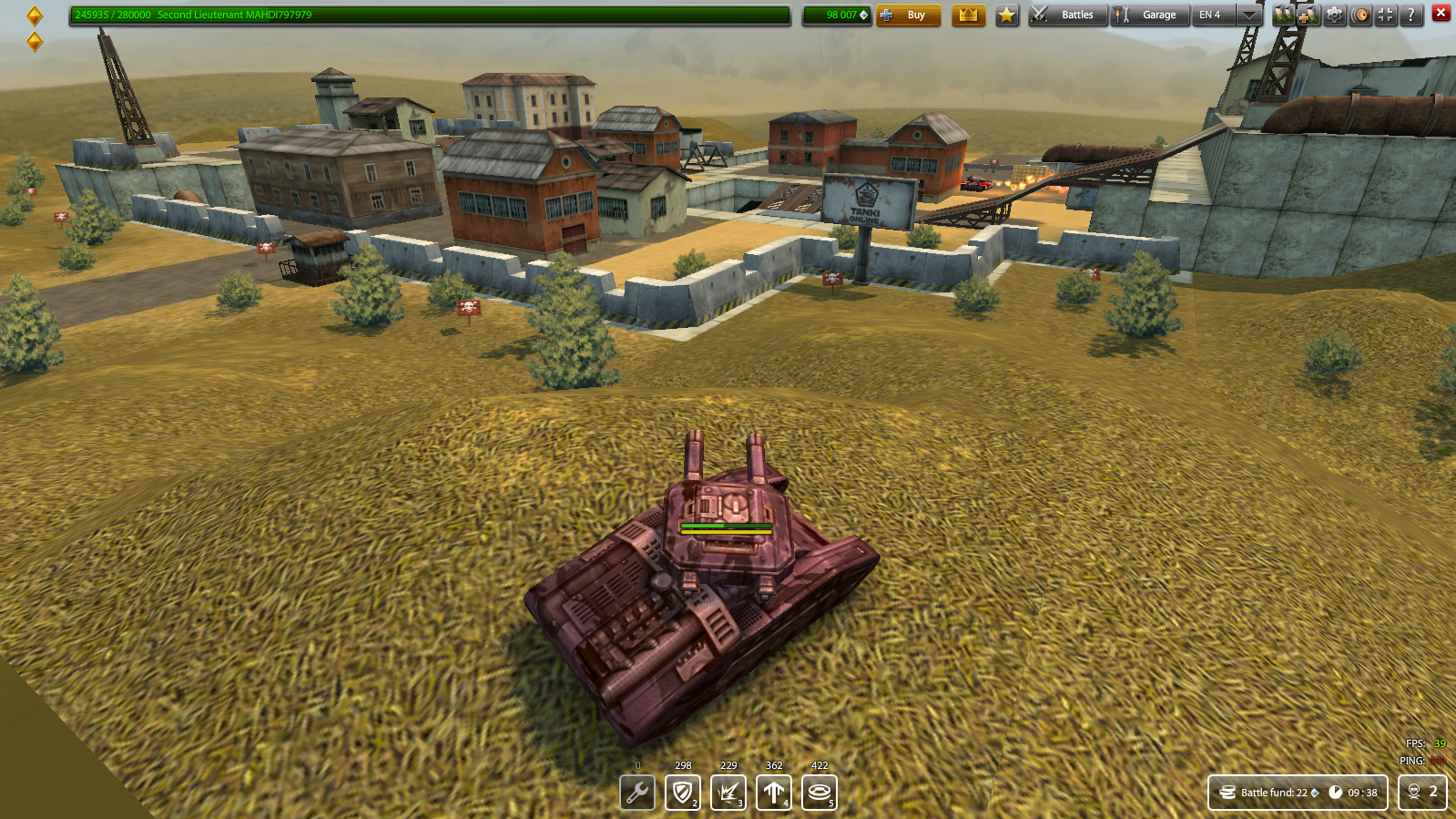
Task: Activate the Double Armor shield supply
Action: (682, 793)
